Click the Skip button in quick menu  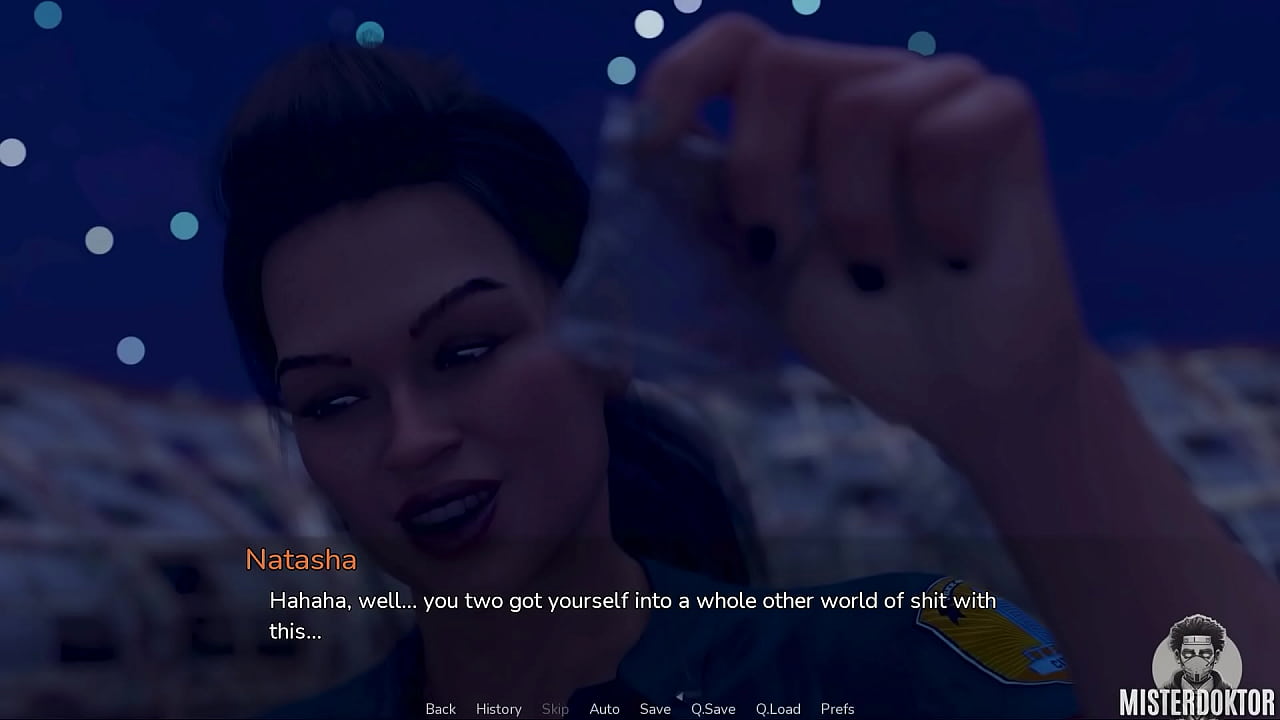pyautogui.click(x=555, y=709)
